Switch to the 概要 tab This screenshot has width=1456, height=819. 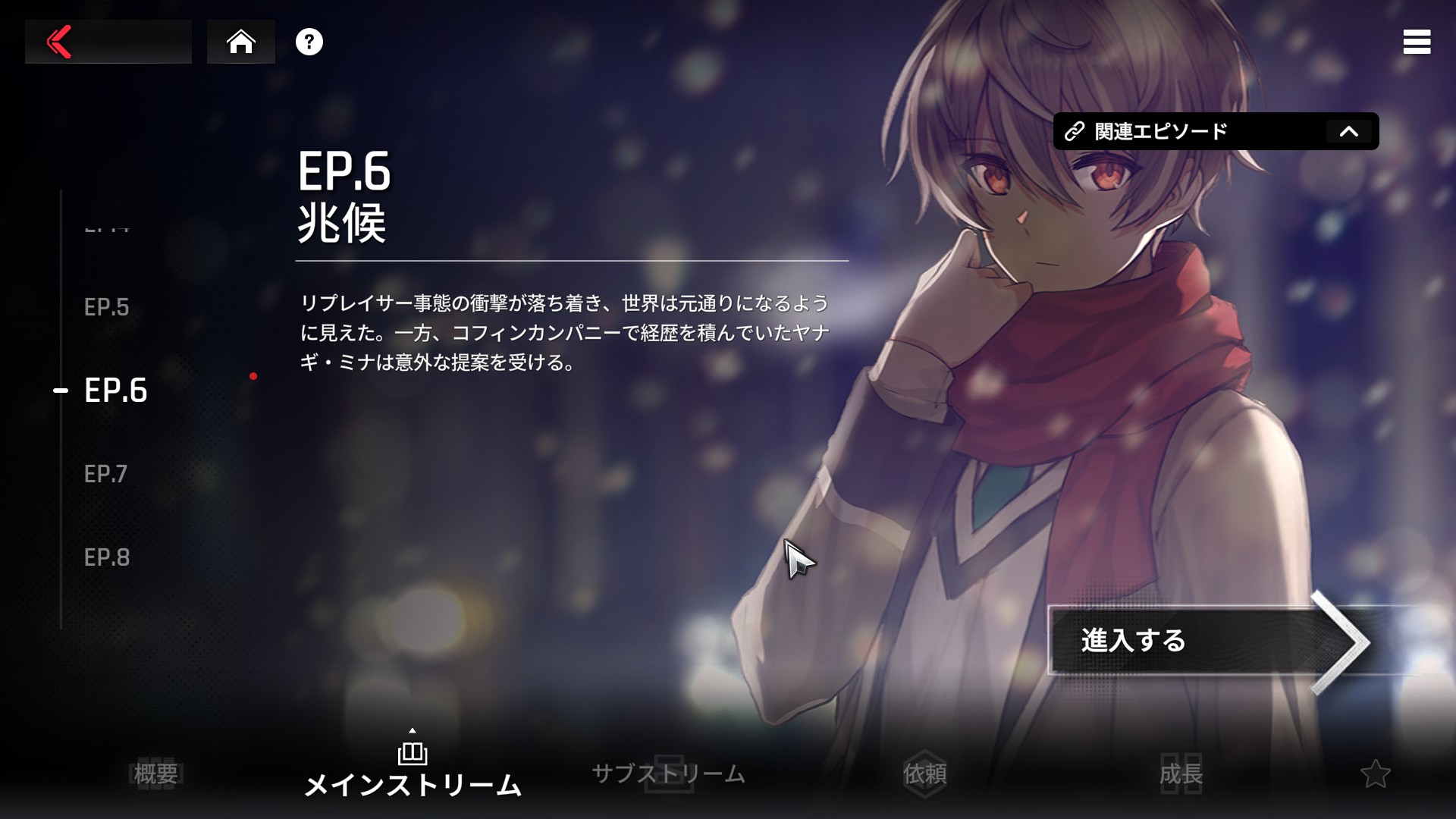[155, 773]
